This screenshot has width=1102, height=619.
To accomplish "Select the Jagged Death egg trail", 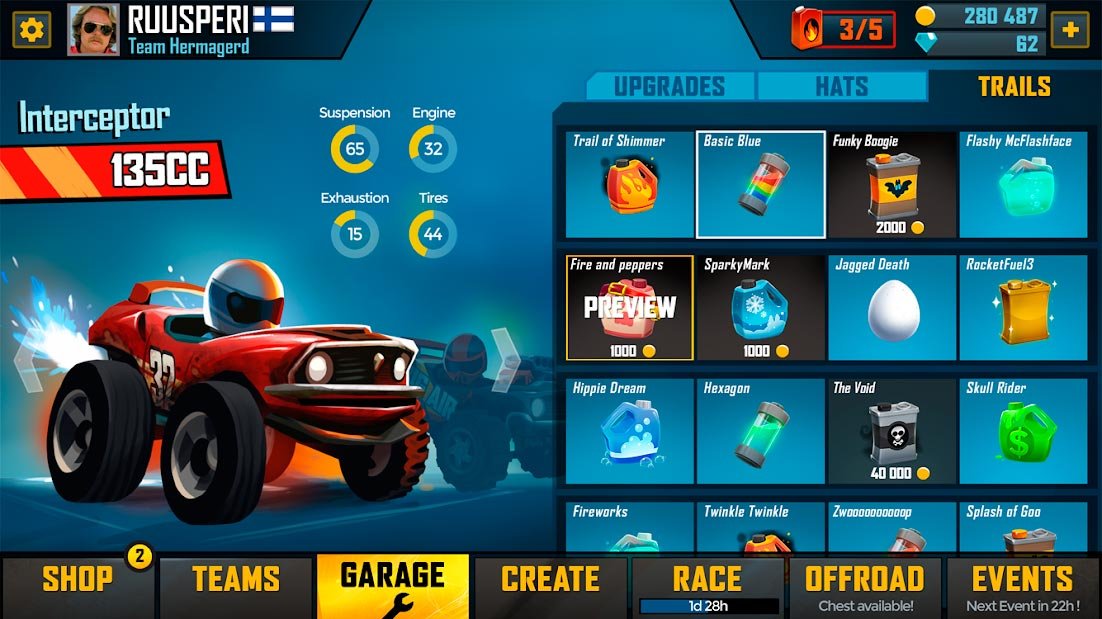I will click(892, 308).
